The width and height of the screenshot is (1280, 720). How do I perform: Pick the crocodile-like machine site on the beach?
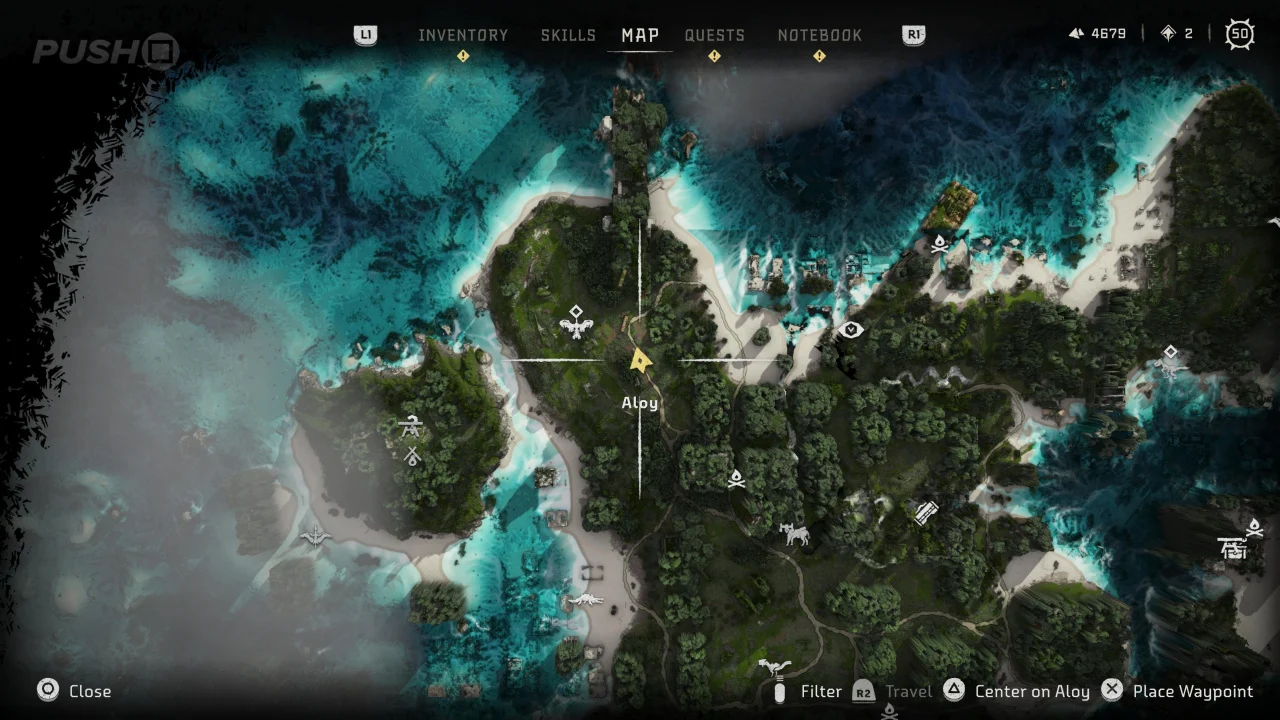(x=584, y=601)
